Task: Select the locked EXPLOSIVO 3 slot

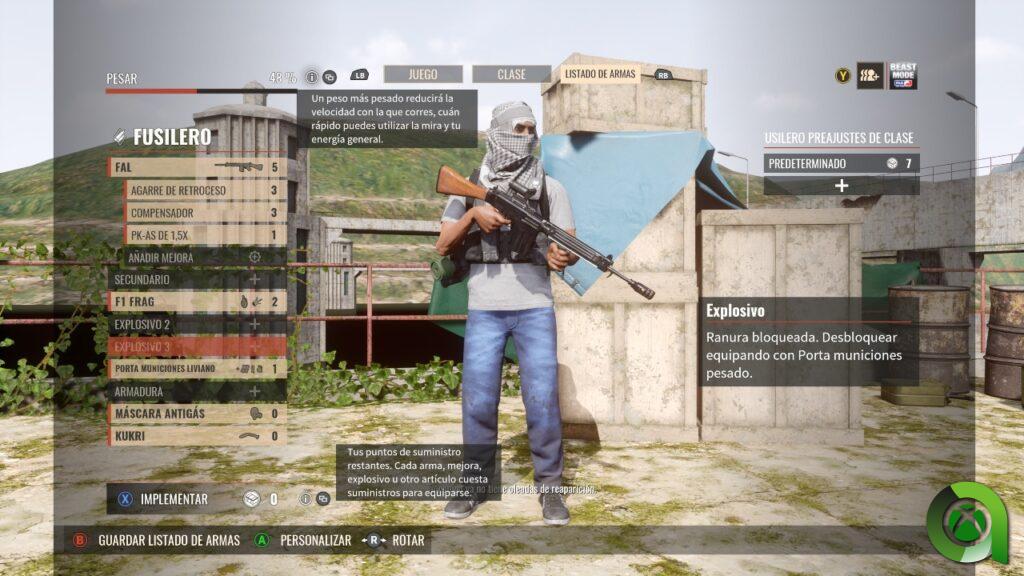Action: tap(197, 346)
